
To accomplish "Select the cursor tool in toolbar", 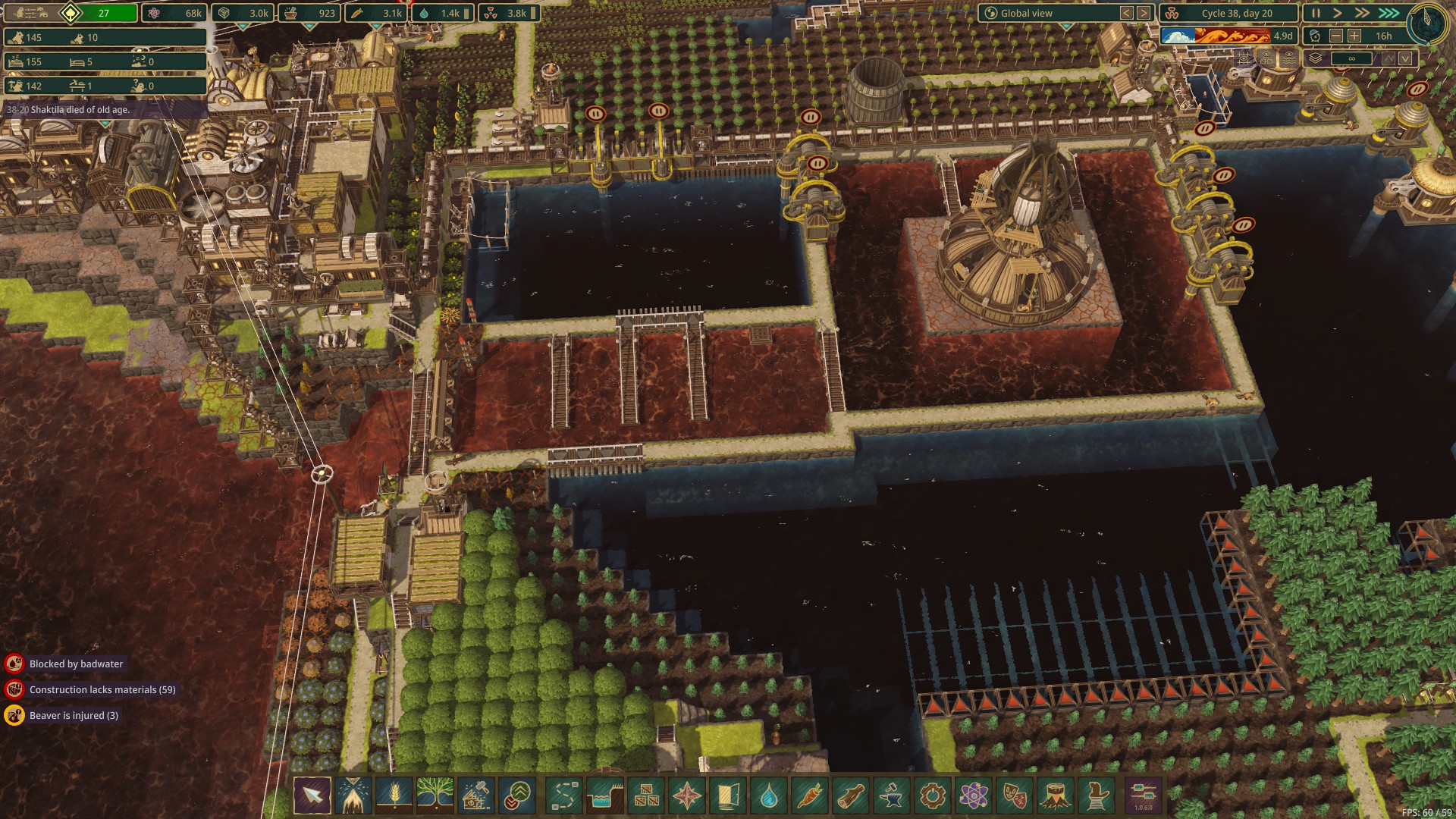I will (x=312, y=796).
